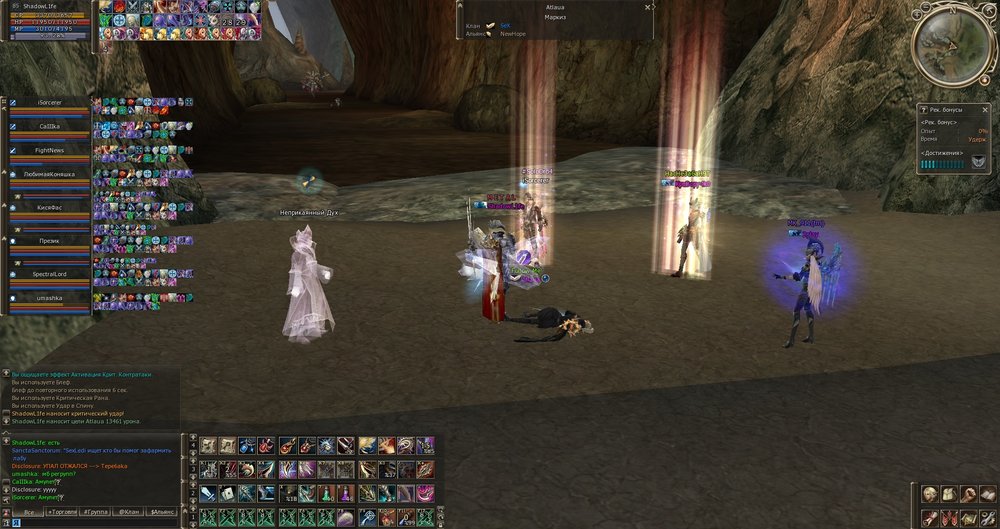Click the face icon in bottom-right menu
Image resolution: width=1000 pixels, height=529 pixels.
(929, 494)
